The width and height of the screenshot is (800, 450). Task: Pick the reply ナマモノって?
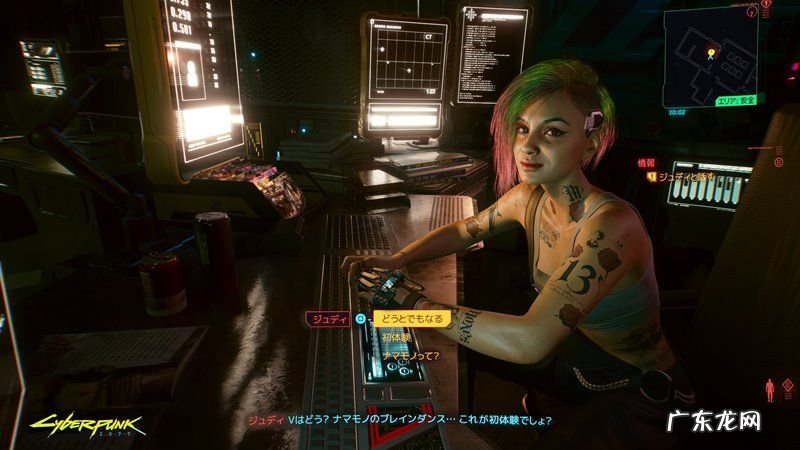pyautogui.click(x=409, y=354)
